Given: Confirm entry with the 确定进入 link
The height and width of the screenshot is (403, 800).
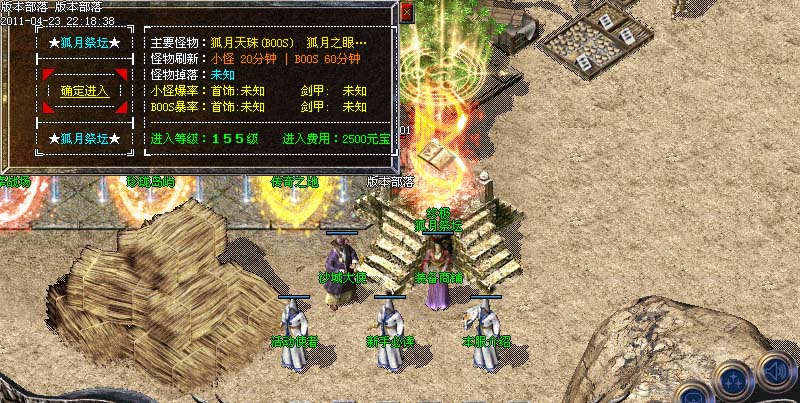Looking at the screenshot, I should [84, 91].
